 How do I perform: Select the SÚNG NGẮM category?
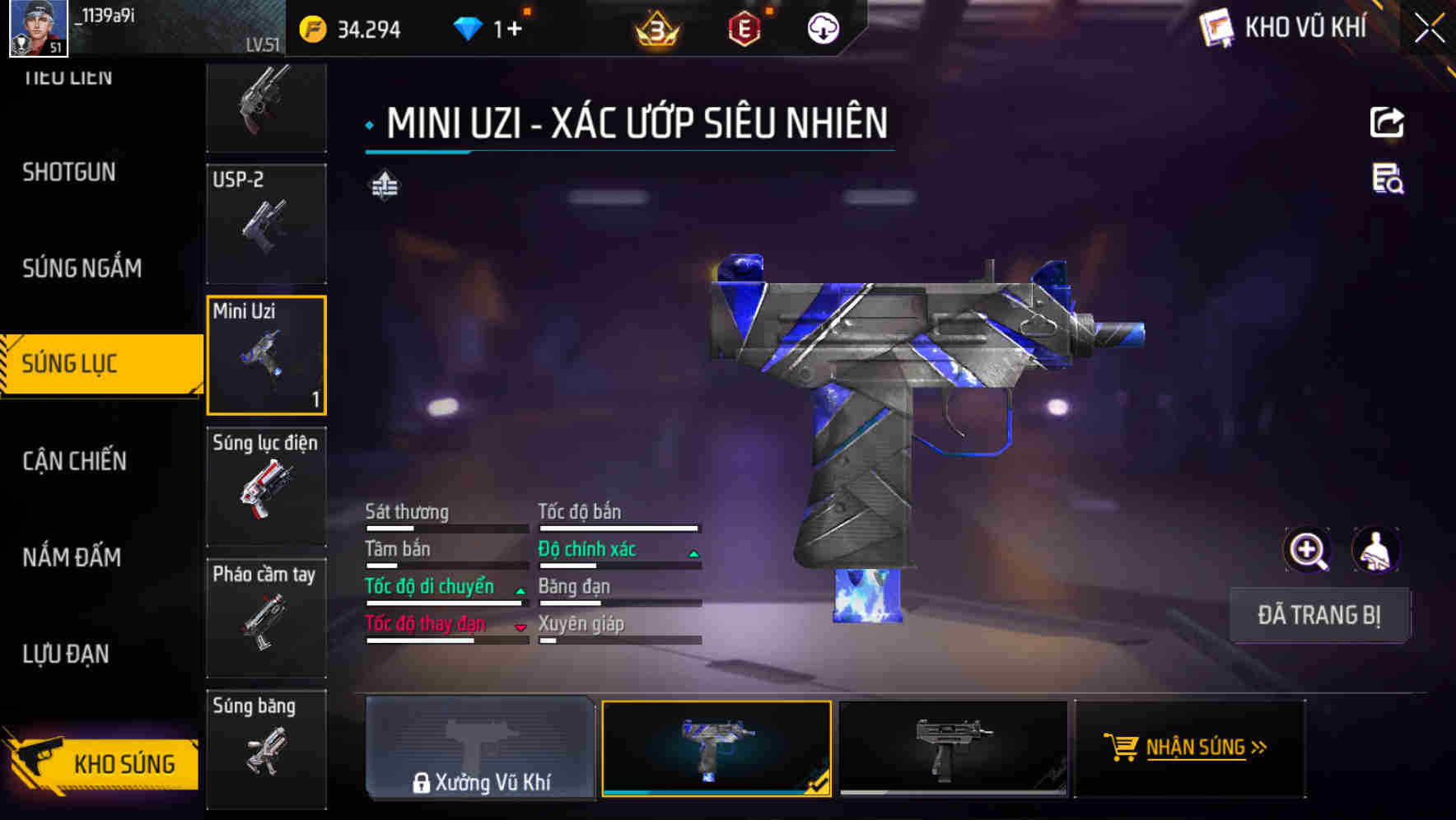[x=79, y=268]
